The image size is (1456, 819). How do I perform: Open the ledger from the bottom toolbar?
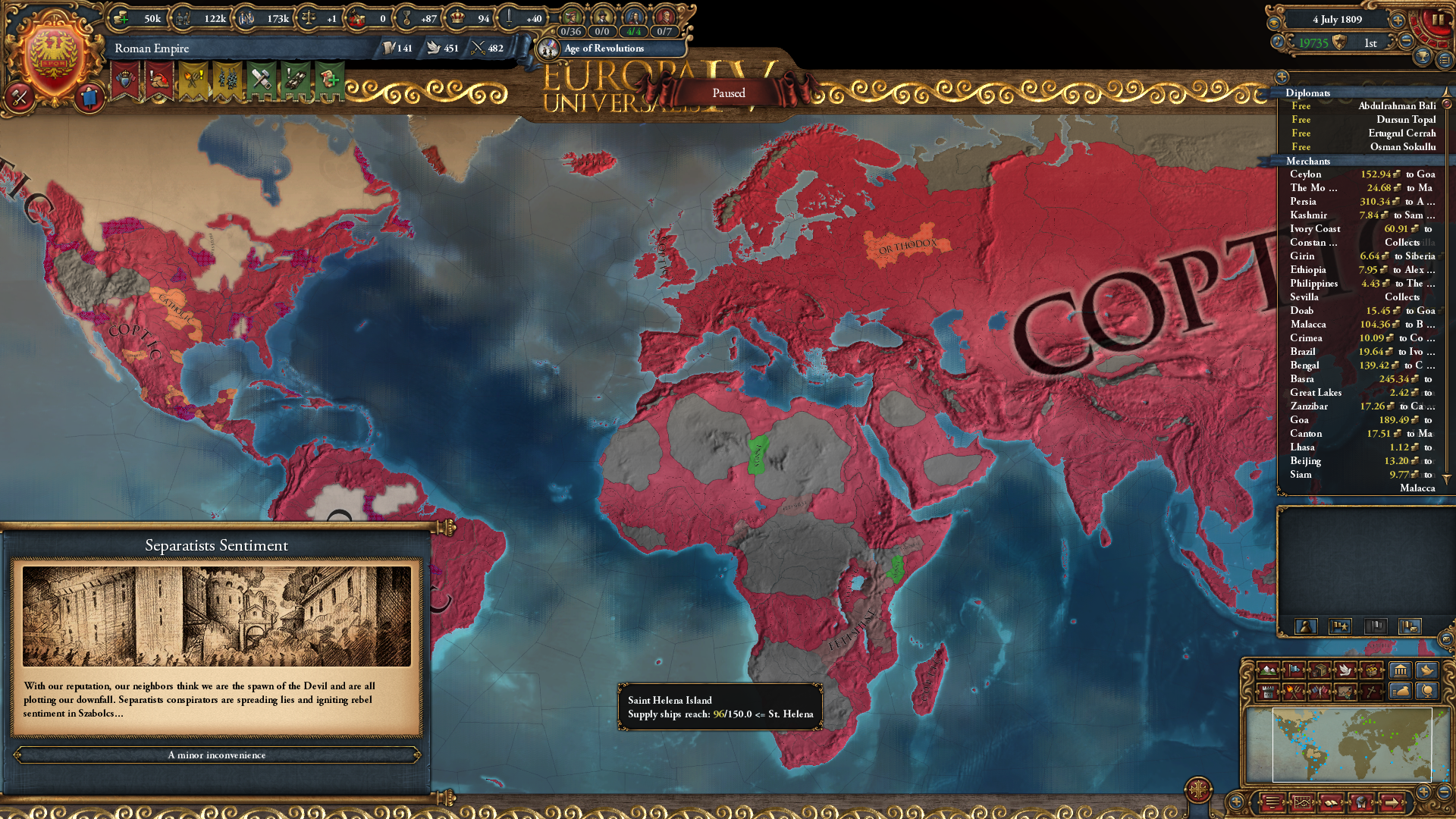click(x=1270, y=802)
